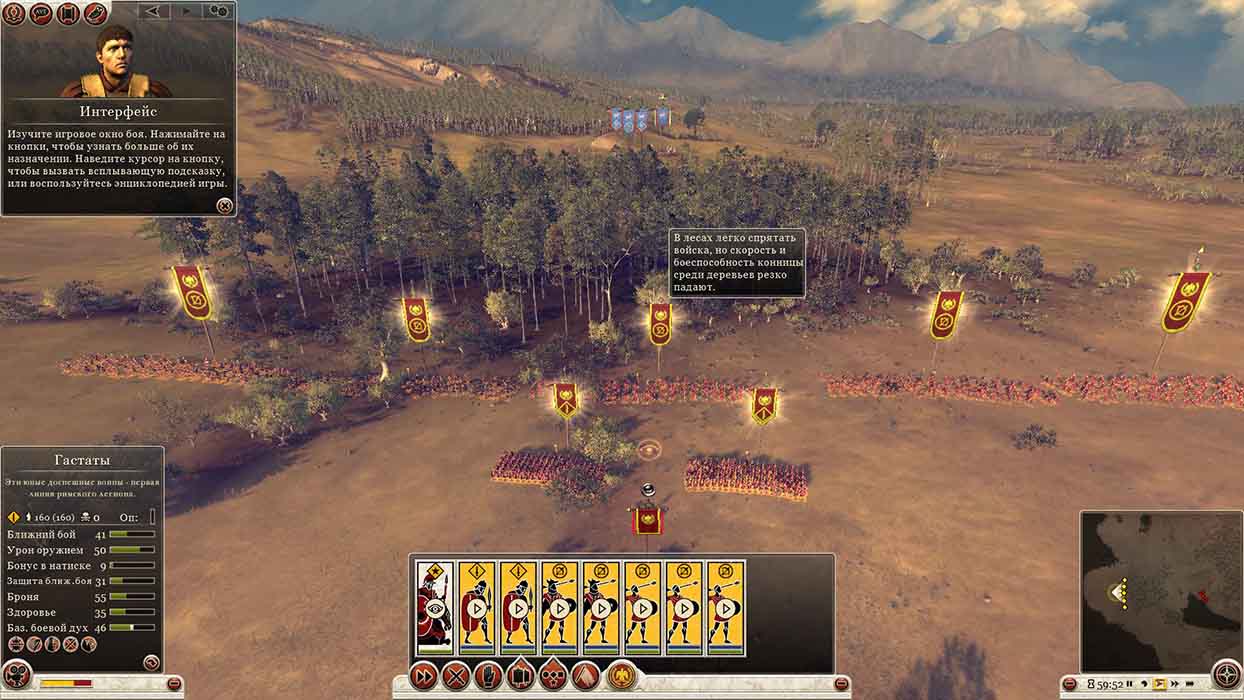Select the highlighted normal speed button
The image size is (1244, 700).
1160,685
